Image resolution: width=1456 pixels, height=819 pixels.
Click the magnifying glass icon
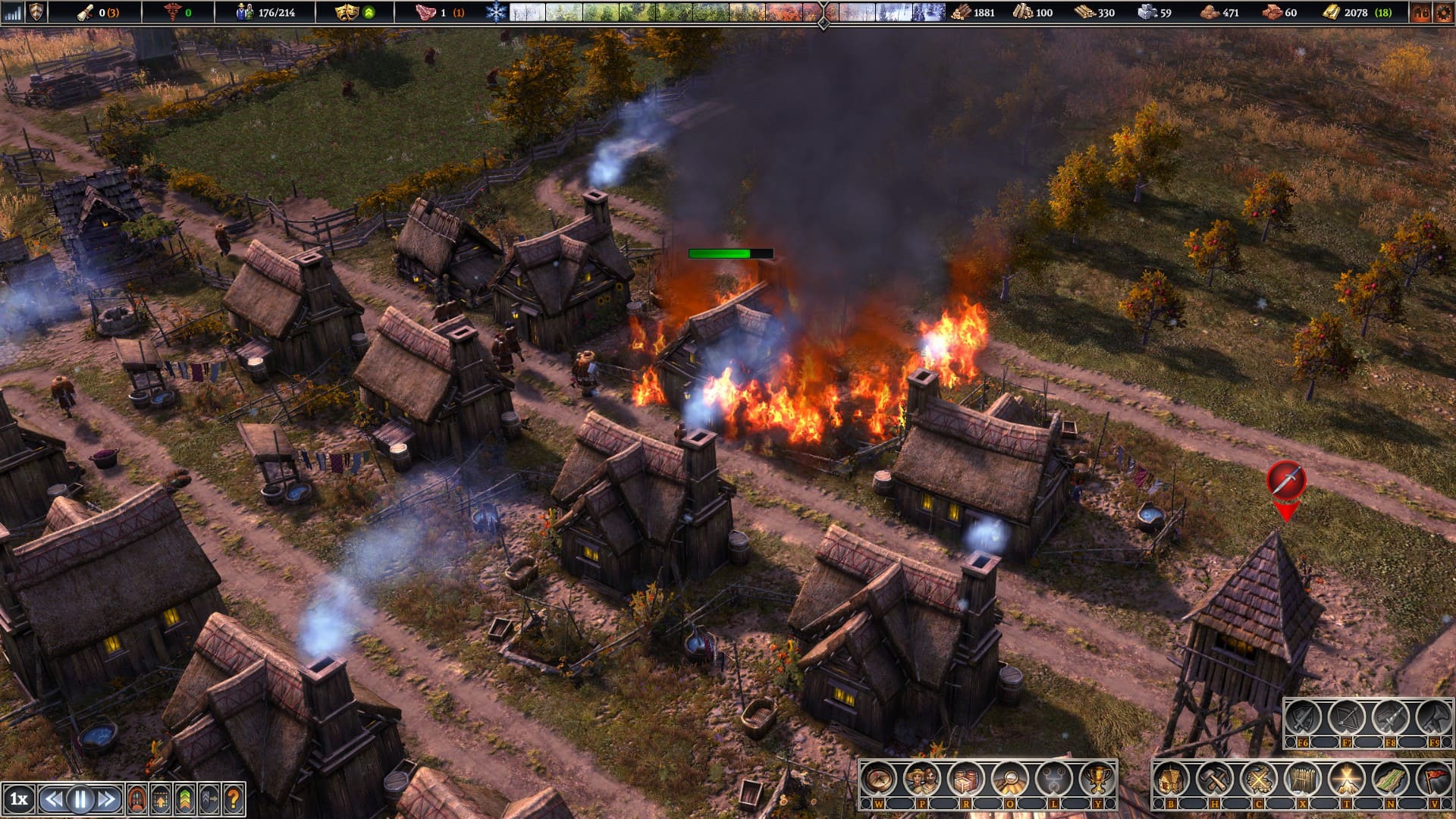(1010, 778)
